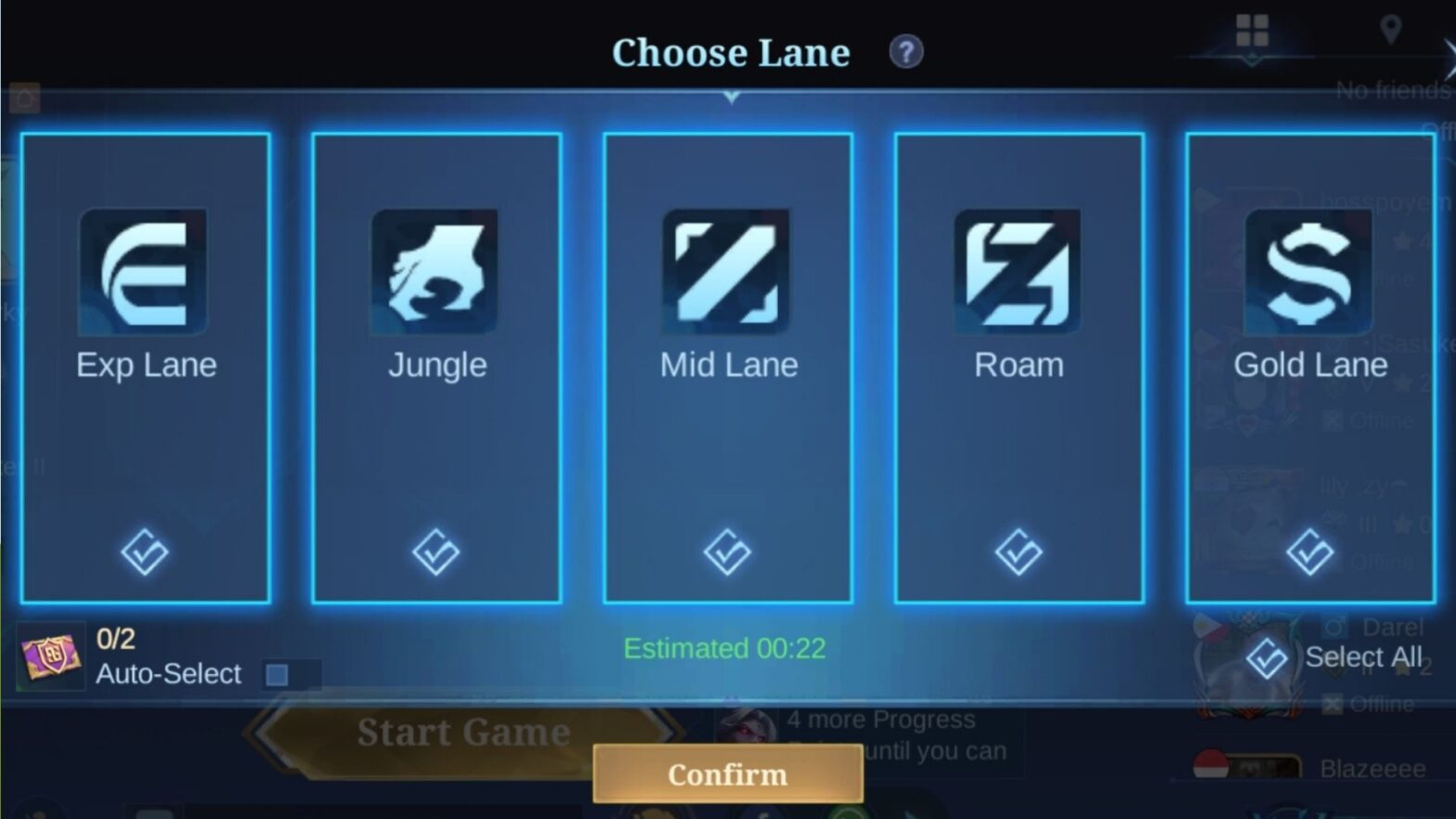Select the Gold Lane icon
This screenshot has width=1456, height=819.
click(1309, 272)
